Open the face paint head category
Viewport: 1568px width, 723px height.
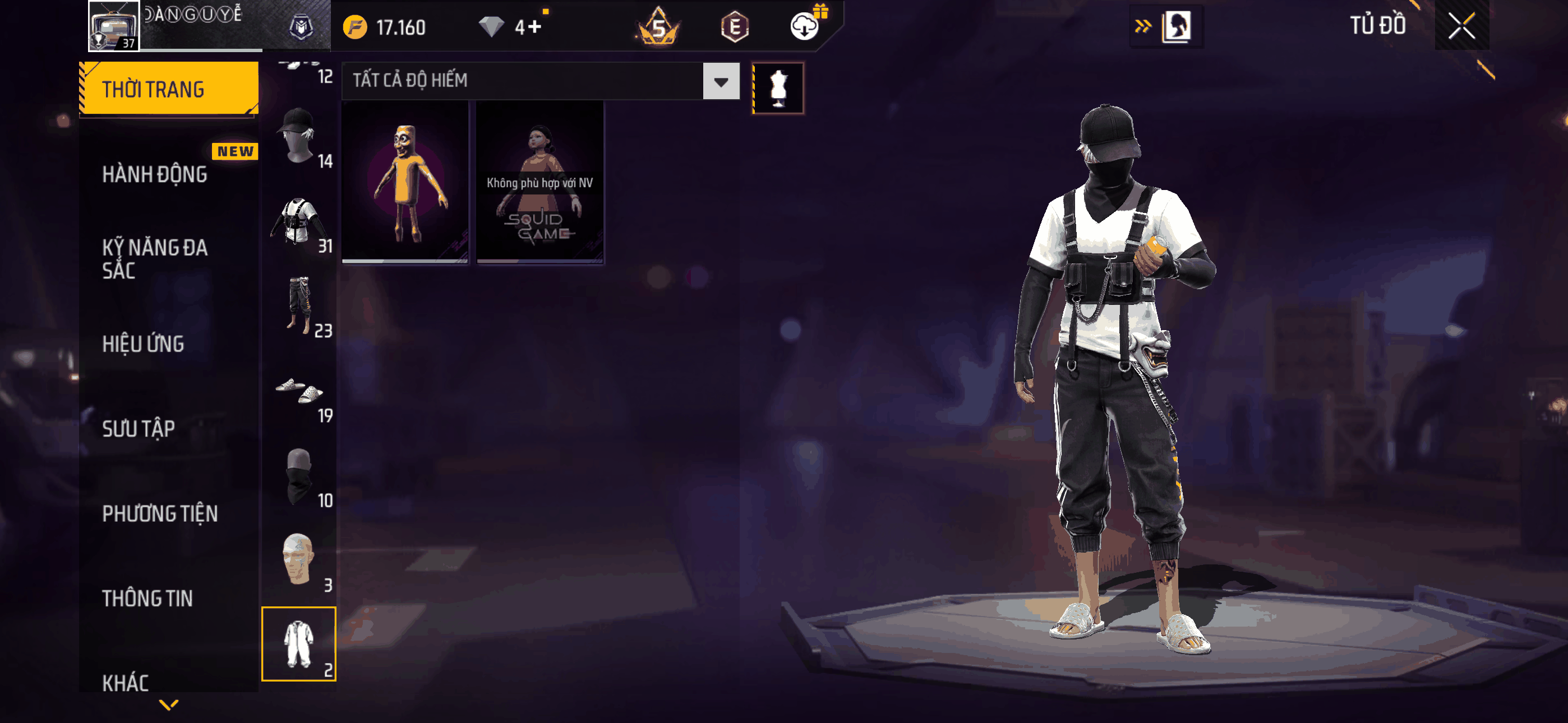coord(298,560)
